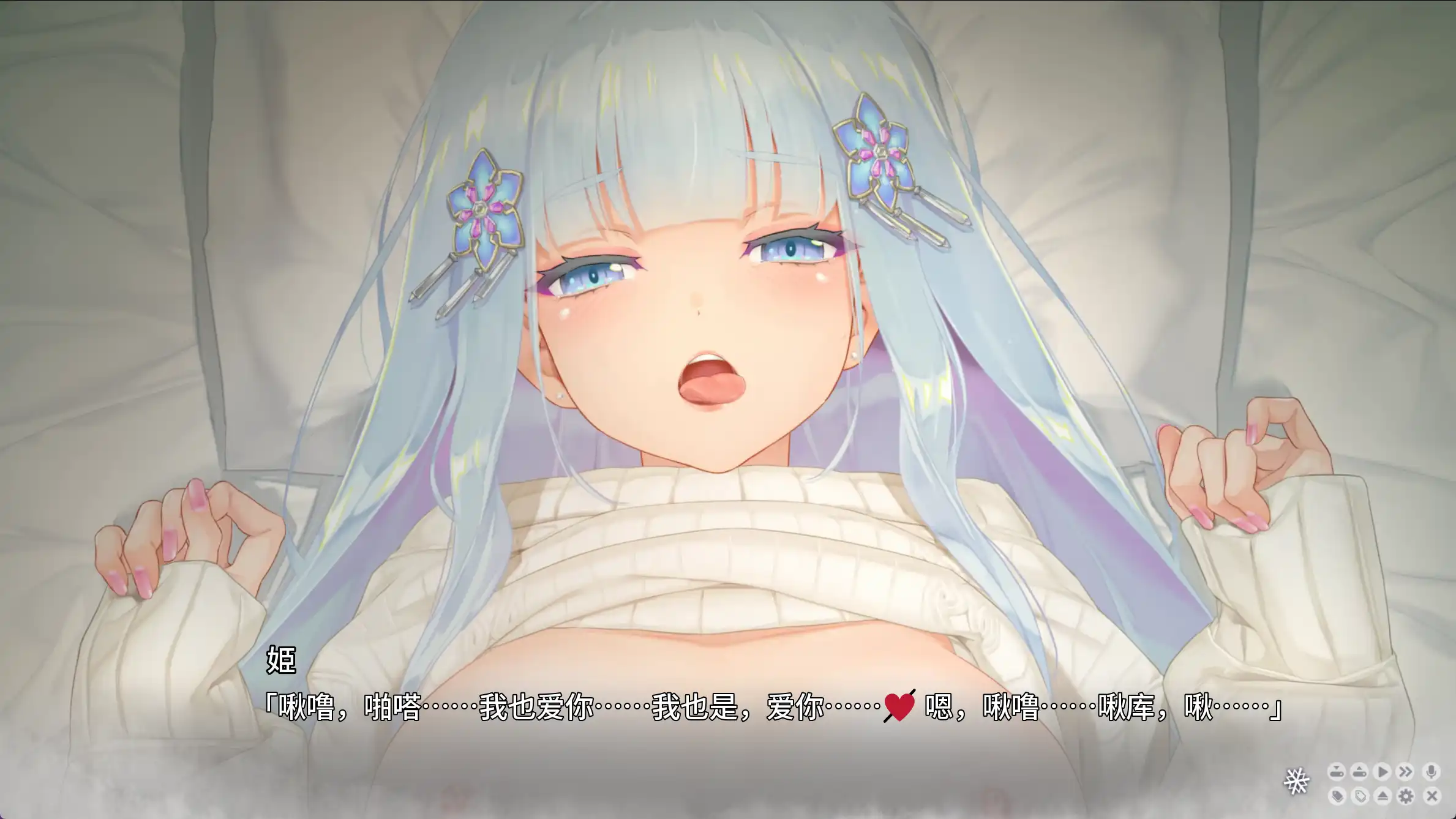
Task: Open the configuration screen via the gear
Action: (1406, 796)
